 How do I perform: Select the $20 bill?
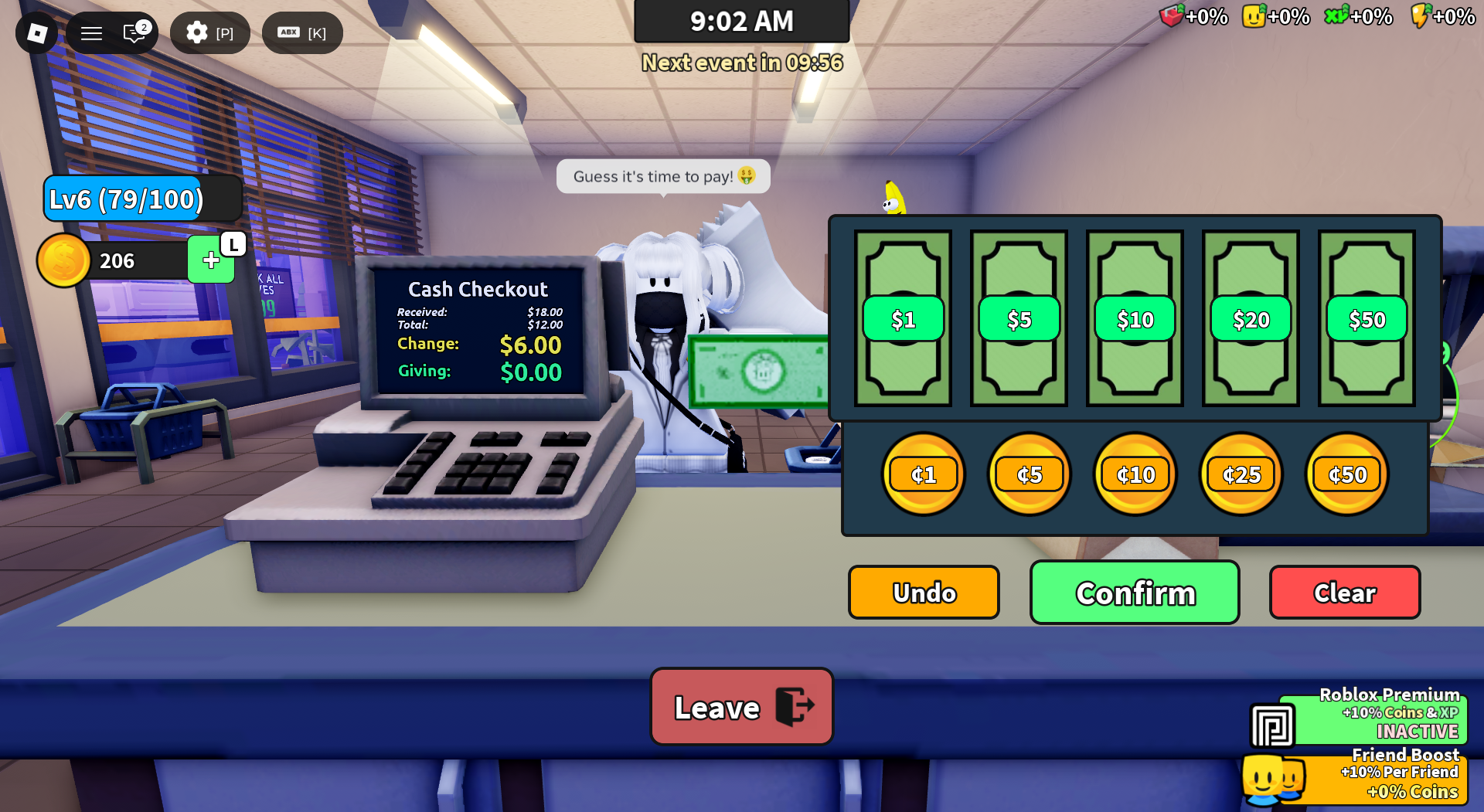1251,318
